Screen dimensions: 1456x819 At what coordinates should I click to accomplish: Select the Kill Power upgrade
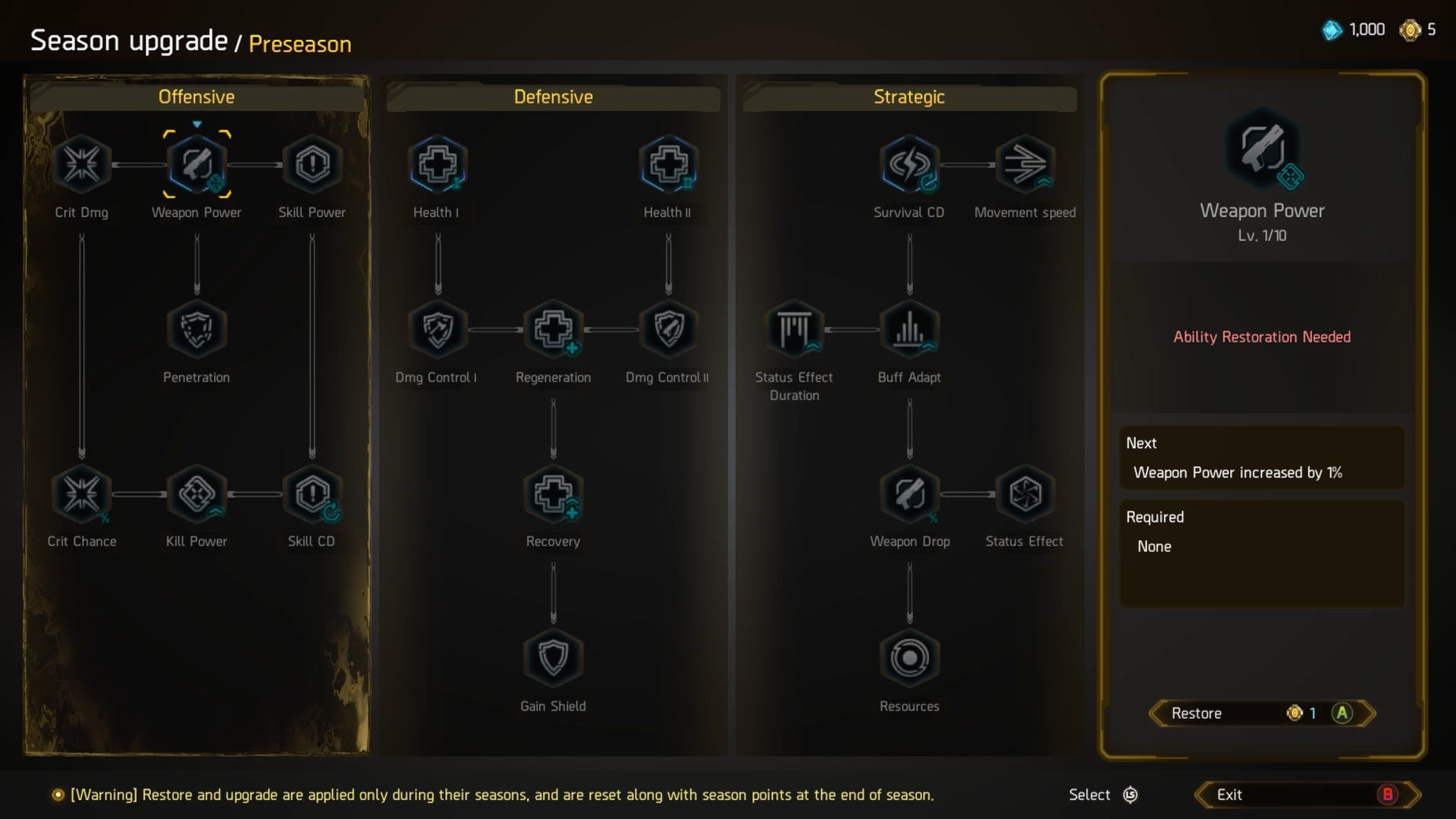pos(196,494)
